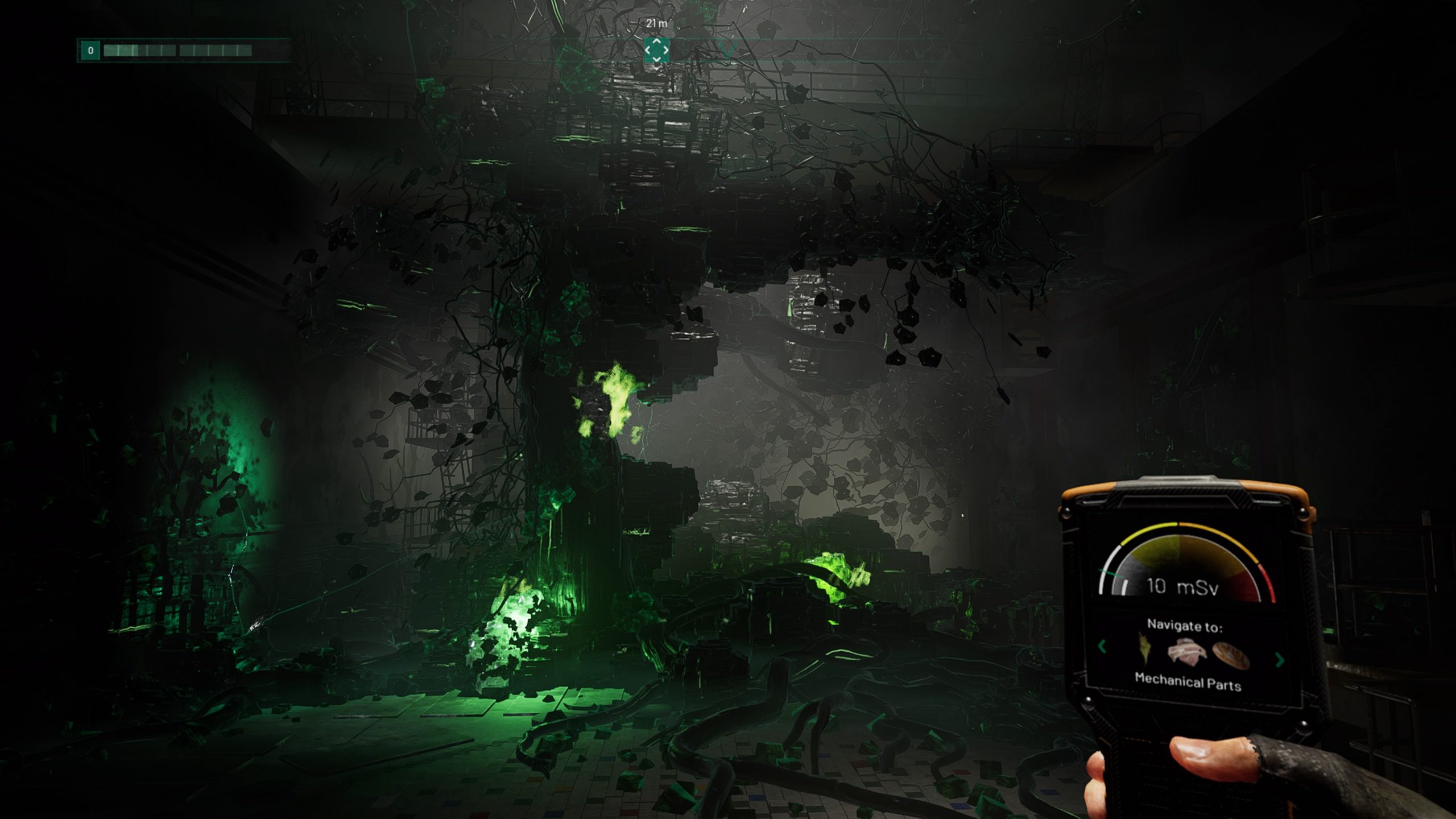This screenshot has height=819, width=1456.
Task: Click the right arrow of the compass pad
Action: pos(665,51)
